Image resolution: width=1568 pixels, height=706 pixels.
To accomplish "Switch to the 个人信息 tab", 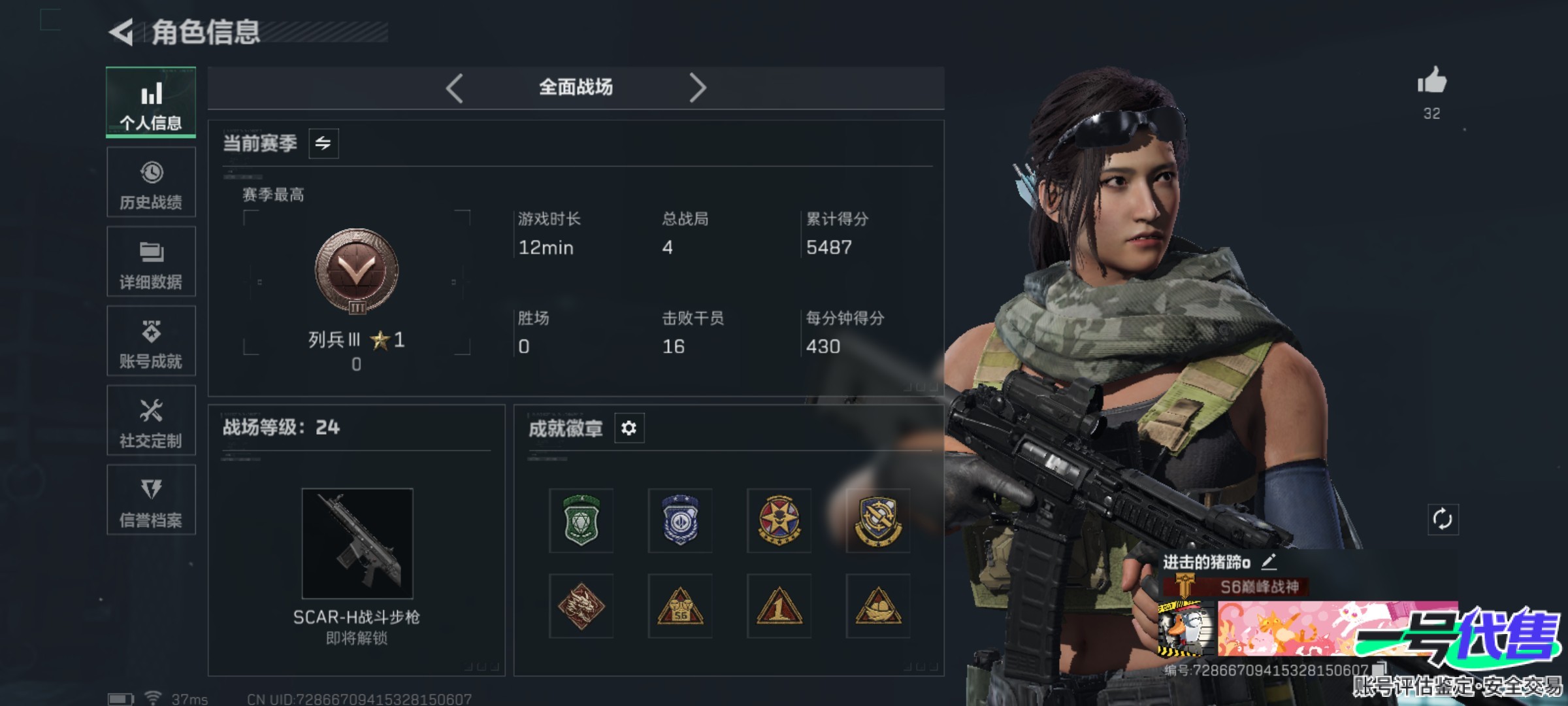I will click(x=151, y=102).
